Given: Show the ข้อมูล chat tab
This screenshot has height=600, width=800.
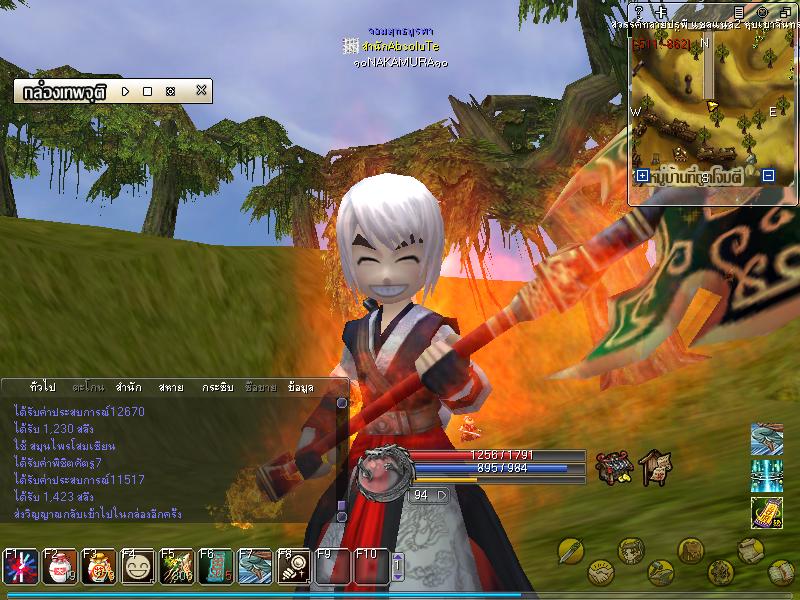Looking at the screenshot, I should point(300,386).
